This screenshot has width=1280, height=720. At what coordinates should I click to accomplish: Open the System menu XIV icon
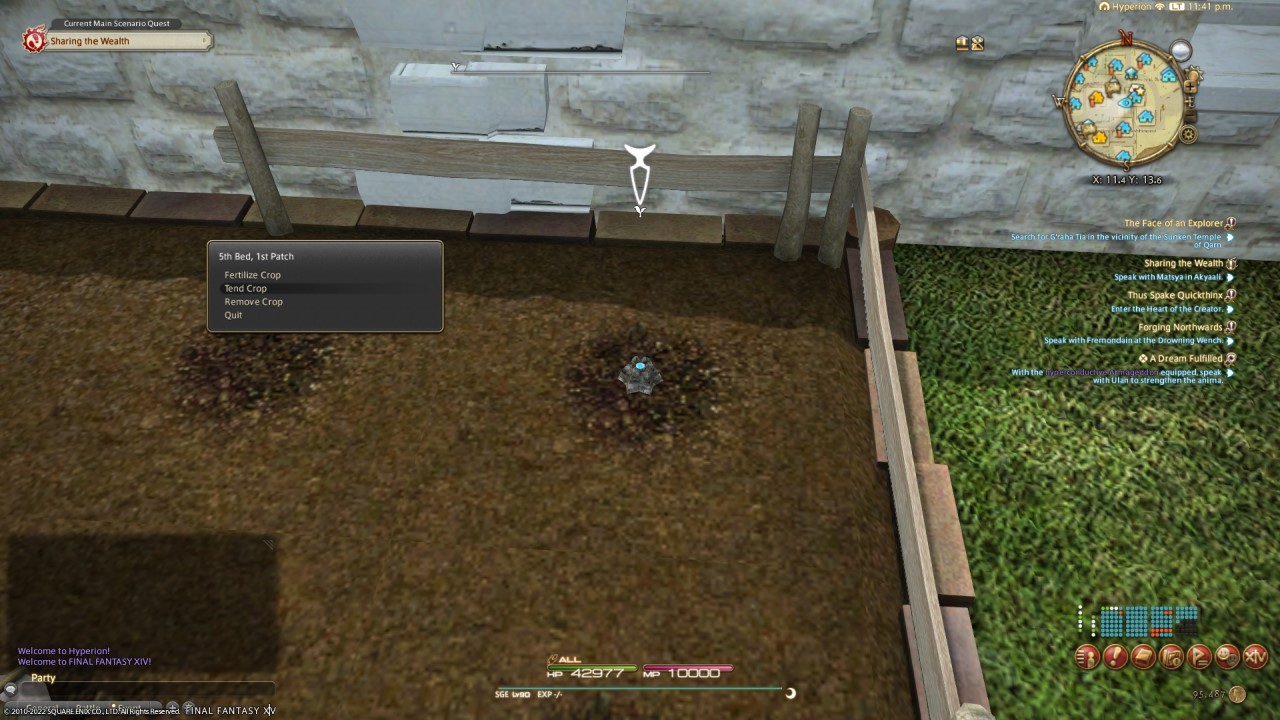click(x=1254, y=657)
